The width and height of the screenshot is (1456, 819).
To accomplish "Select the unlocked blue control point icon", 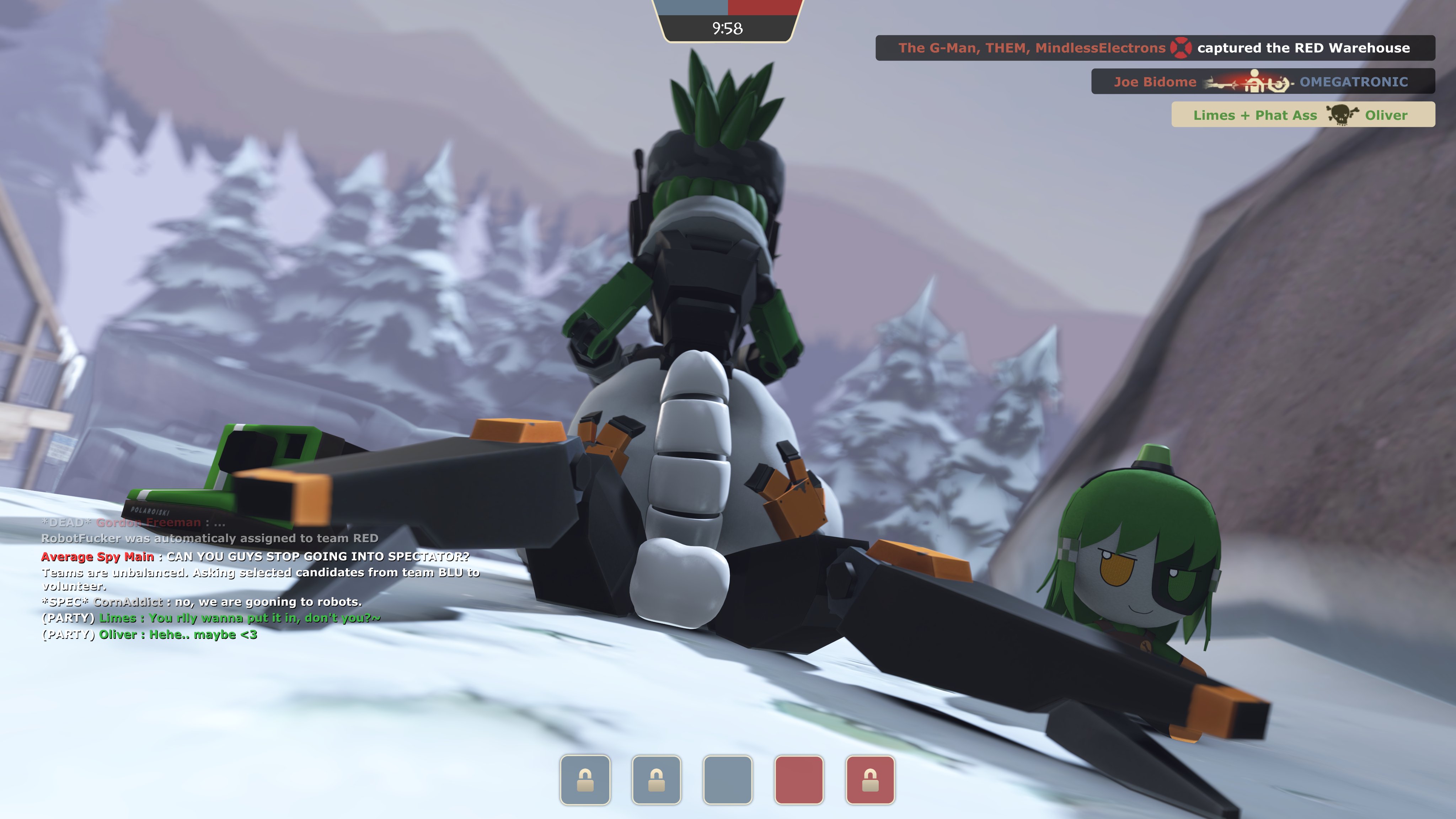I will 727,780.
